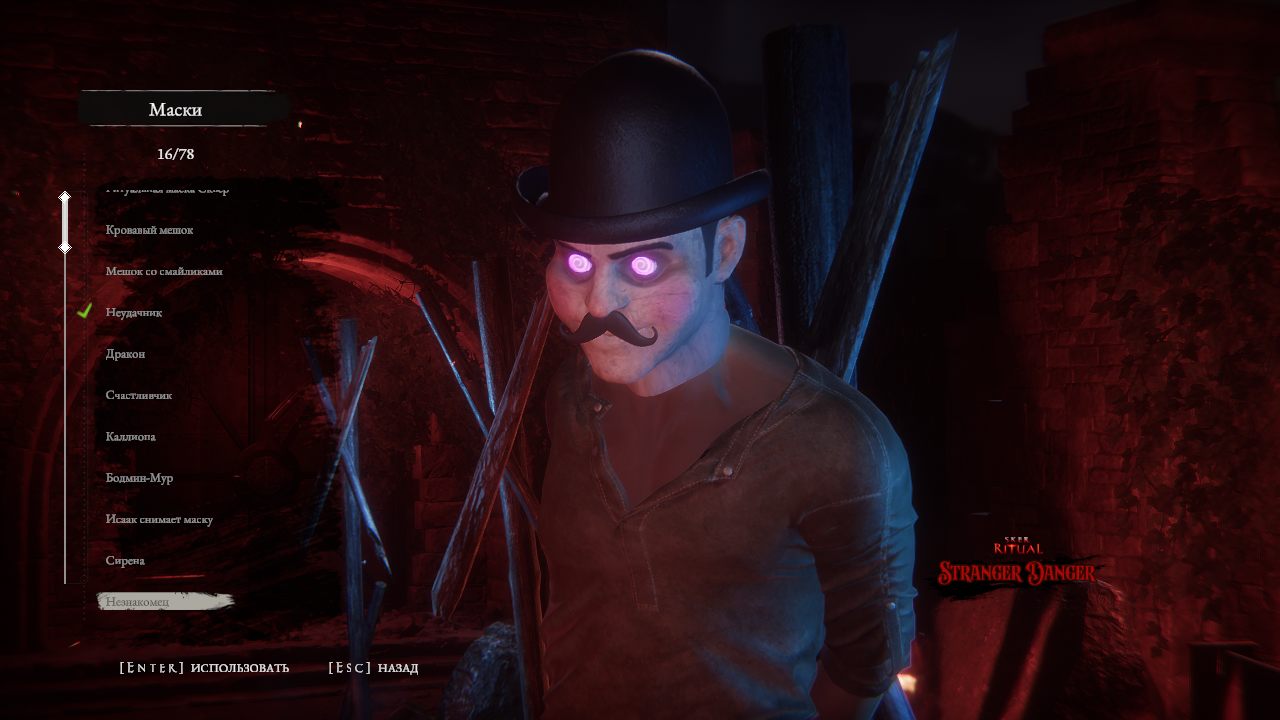Select the checked Неудачник mask
Screen dimensions: 1280x720
(134, 313)
